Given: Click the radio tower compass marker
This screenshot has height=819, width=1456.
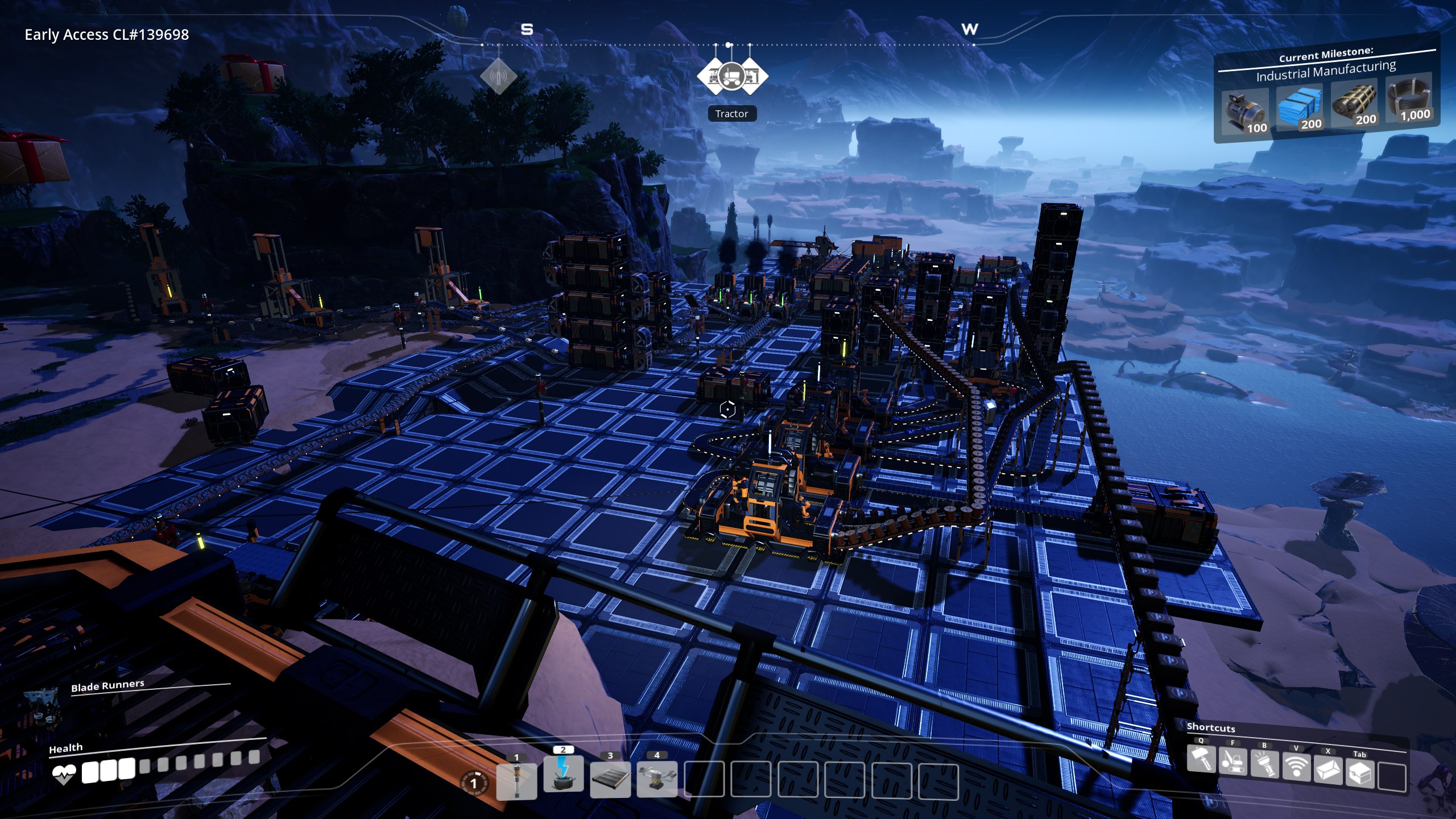Looking at the screenshot, I should pos(499,76).
